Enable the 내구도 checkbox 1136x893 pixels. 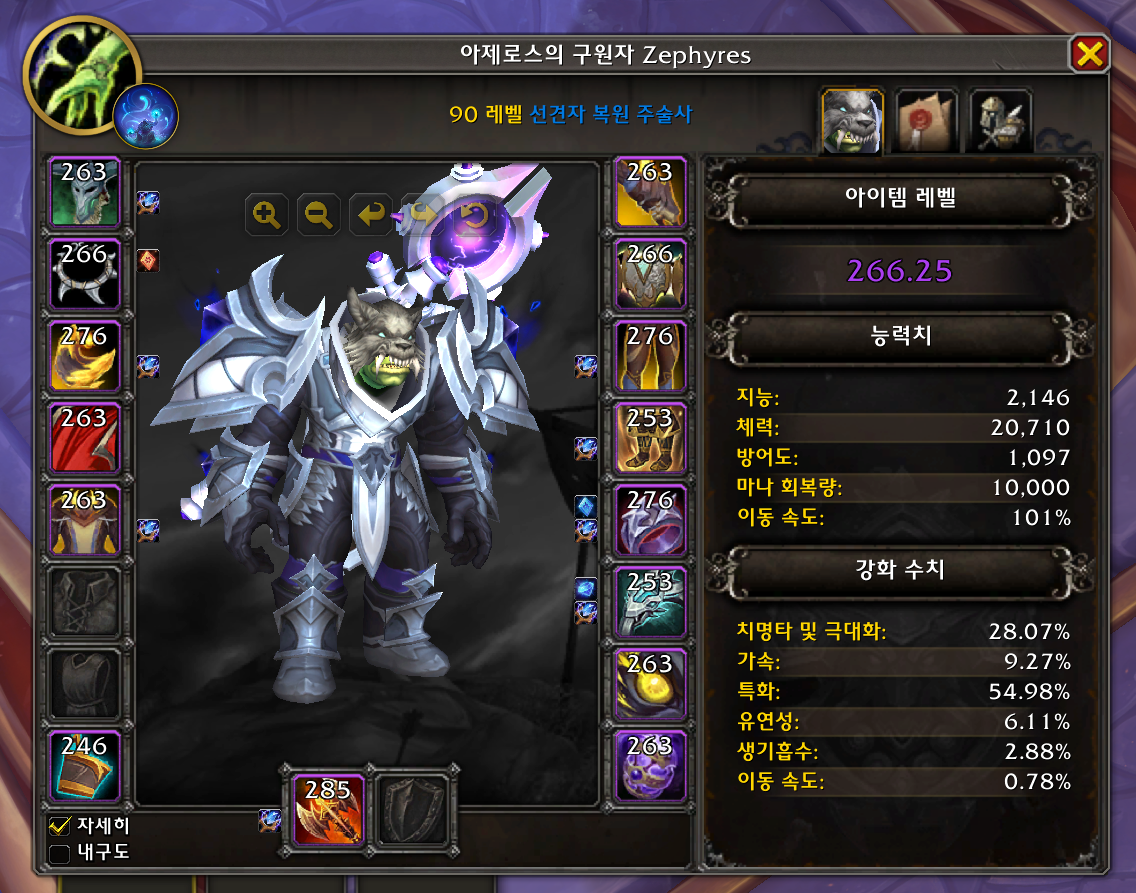pyautogui.click(x=60, y=853)
